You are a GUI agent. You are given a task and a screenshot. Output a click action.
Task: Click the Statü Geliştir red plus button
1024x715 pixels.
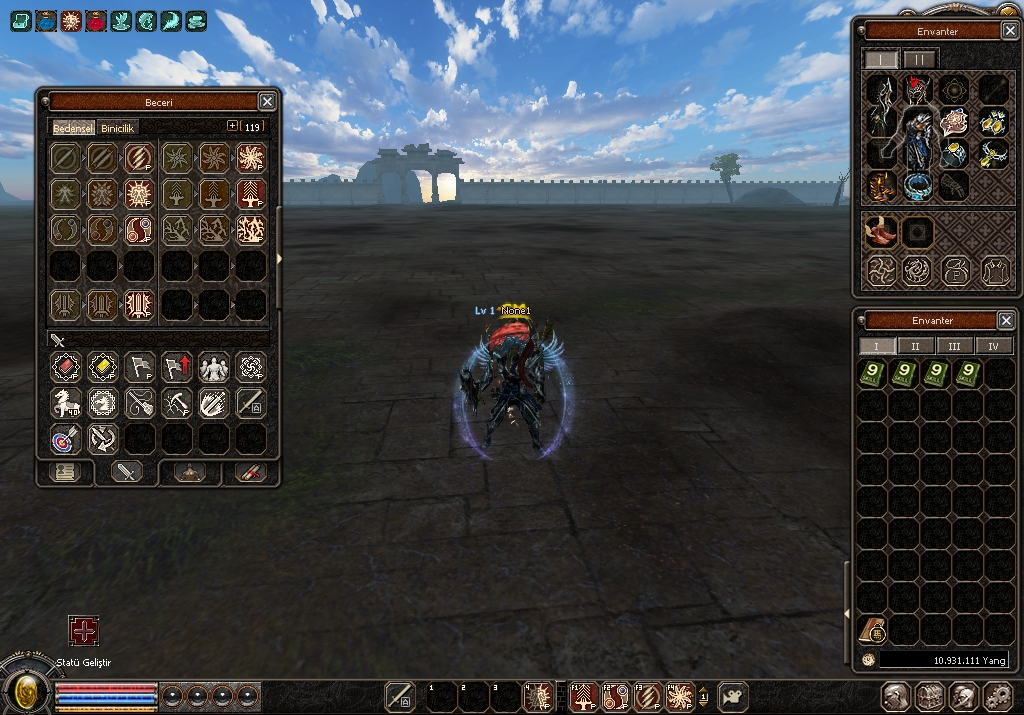(83, 631)
